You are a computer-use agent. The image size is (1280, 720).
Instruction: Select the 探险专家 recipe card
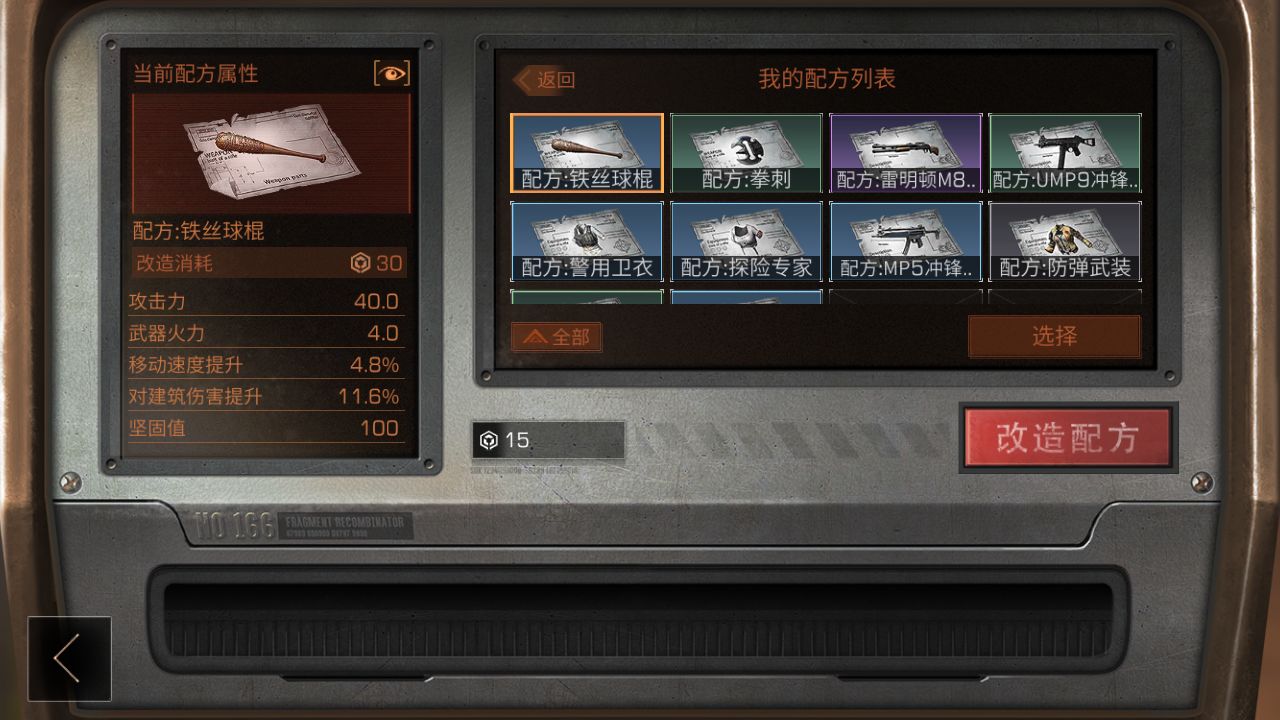[x=746, y=241]
